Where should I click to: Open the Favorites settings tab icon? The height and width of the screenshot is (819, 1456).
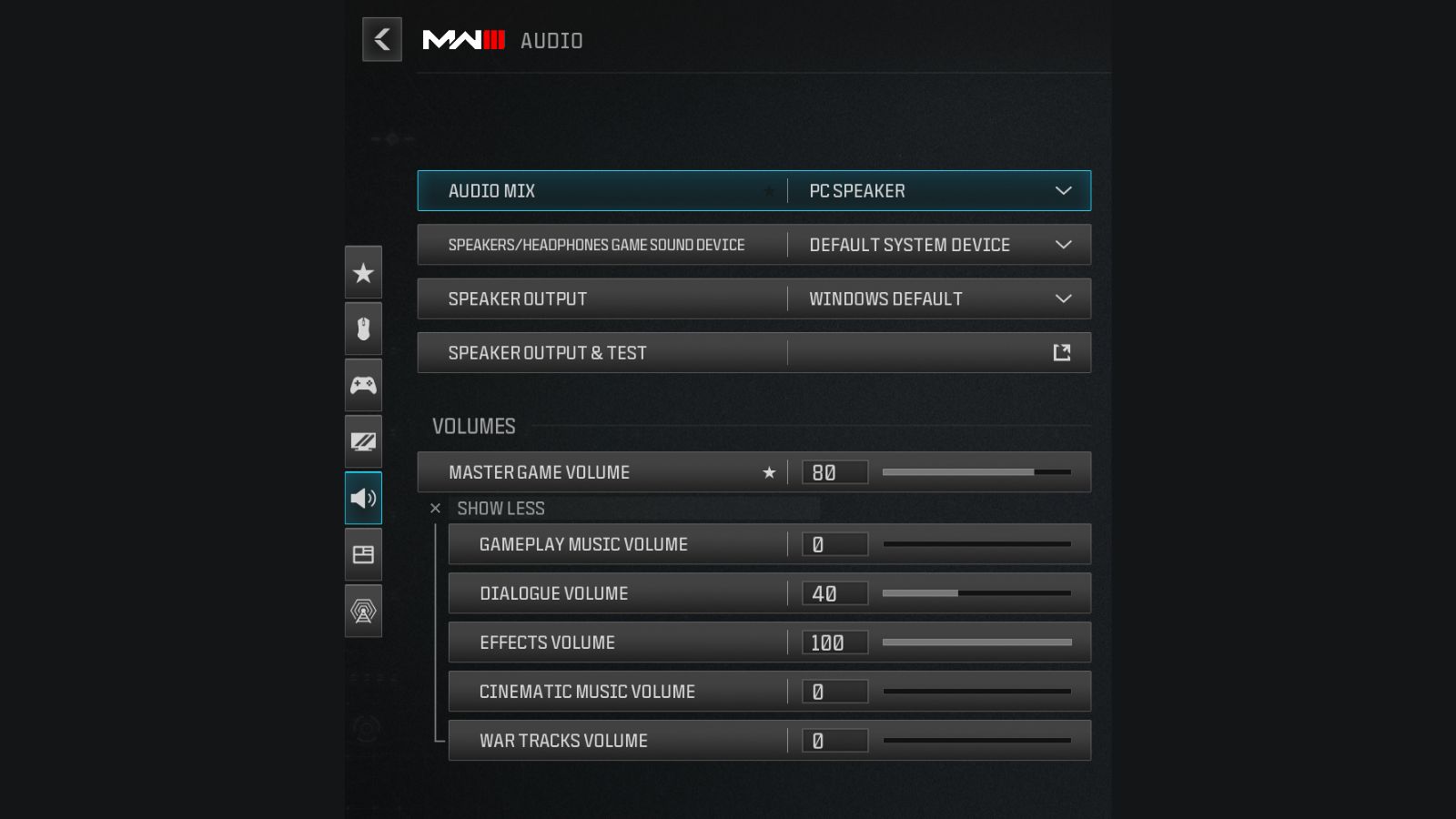(x=363, y=272)
